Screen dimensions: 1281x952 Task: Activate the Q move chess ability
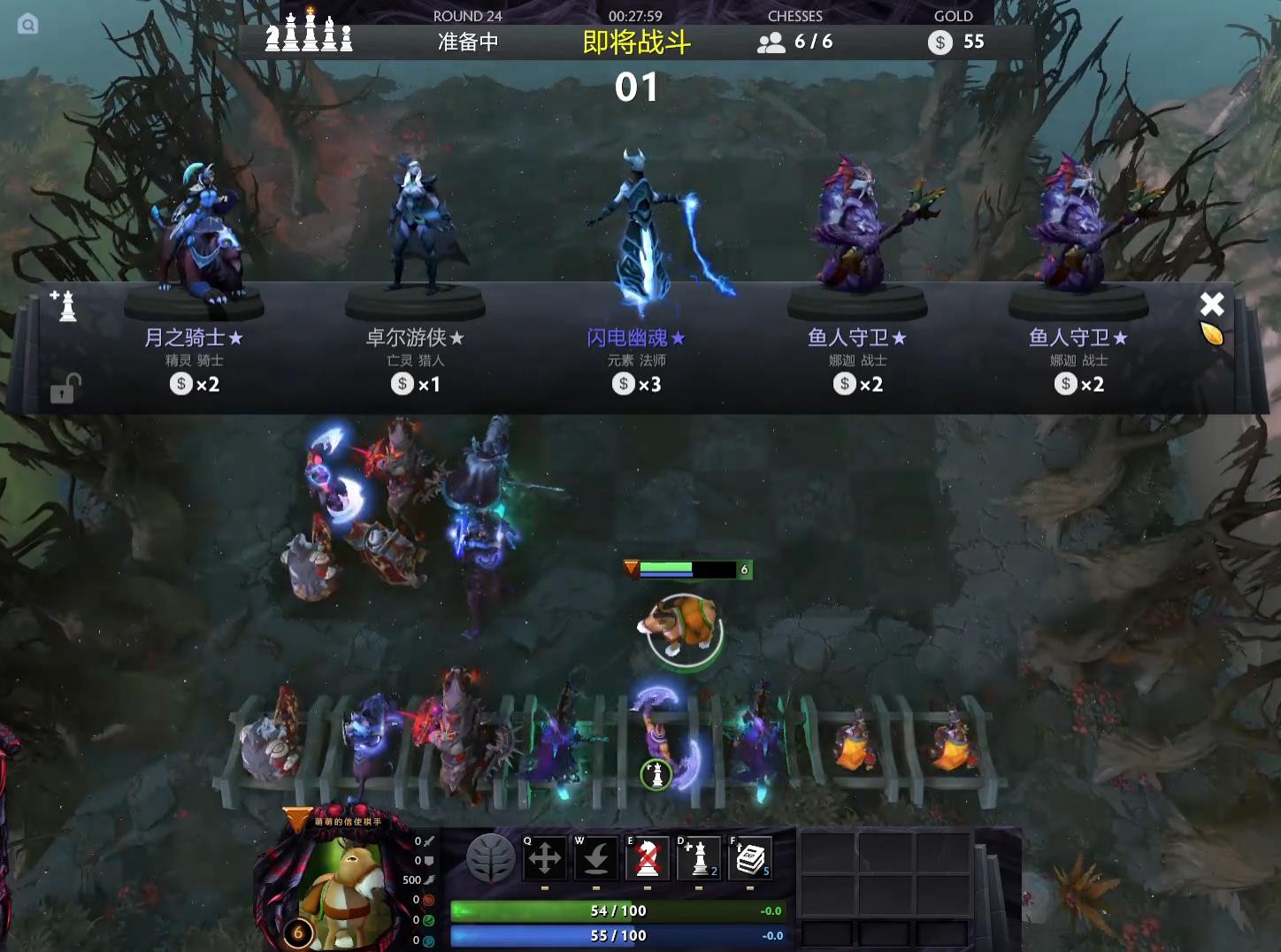pos(544,857)
